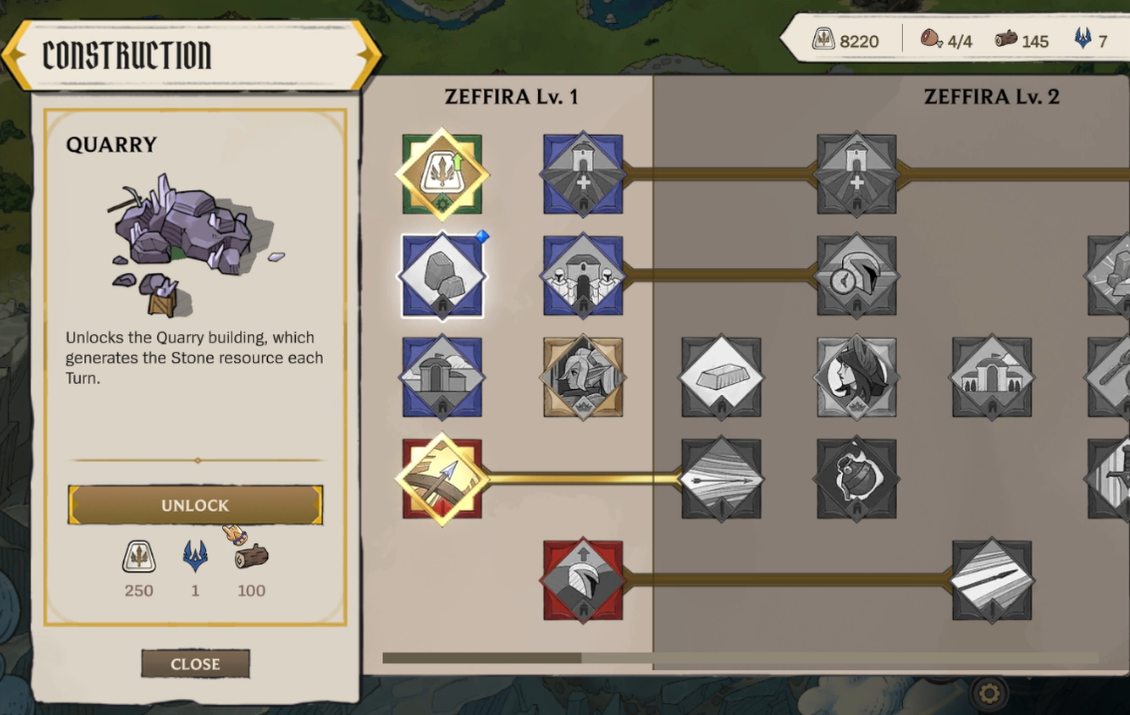Open settings with the gear icon
This screenshot has width=1130, height=715.
(990, 692)
